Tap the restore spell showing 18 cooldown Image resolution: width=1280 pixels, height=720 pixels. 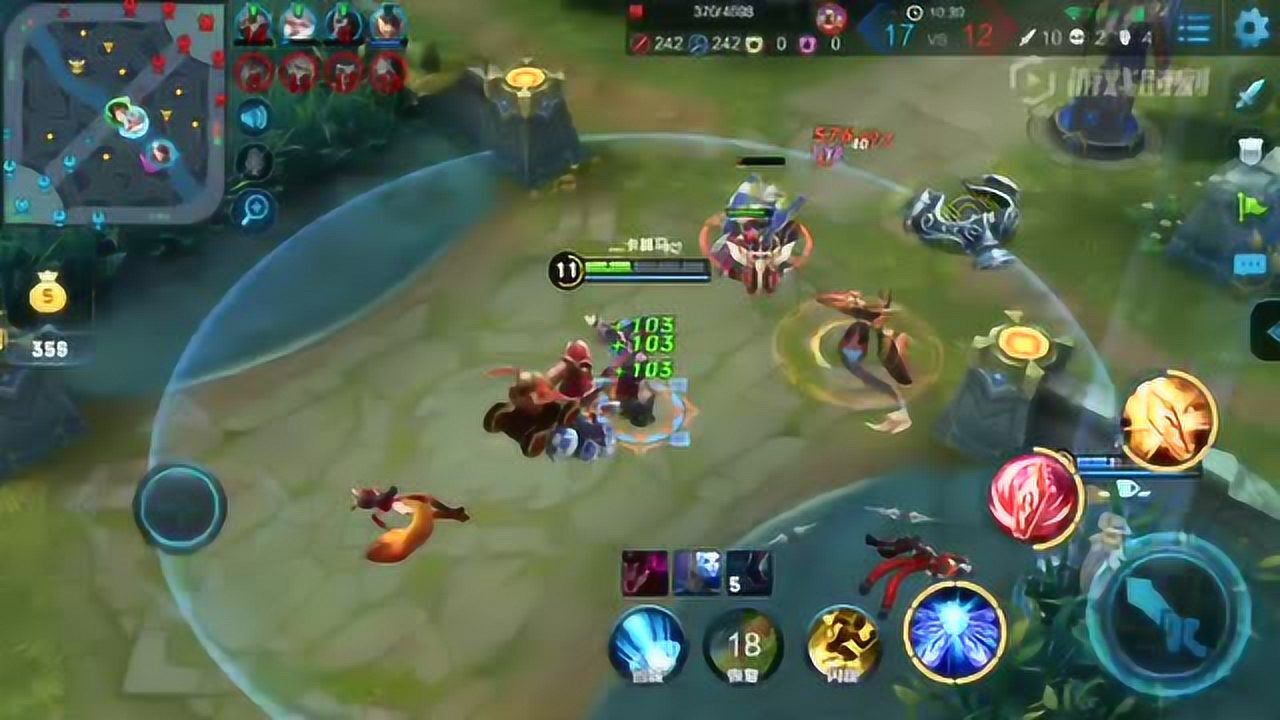click(742, 645)
